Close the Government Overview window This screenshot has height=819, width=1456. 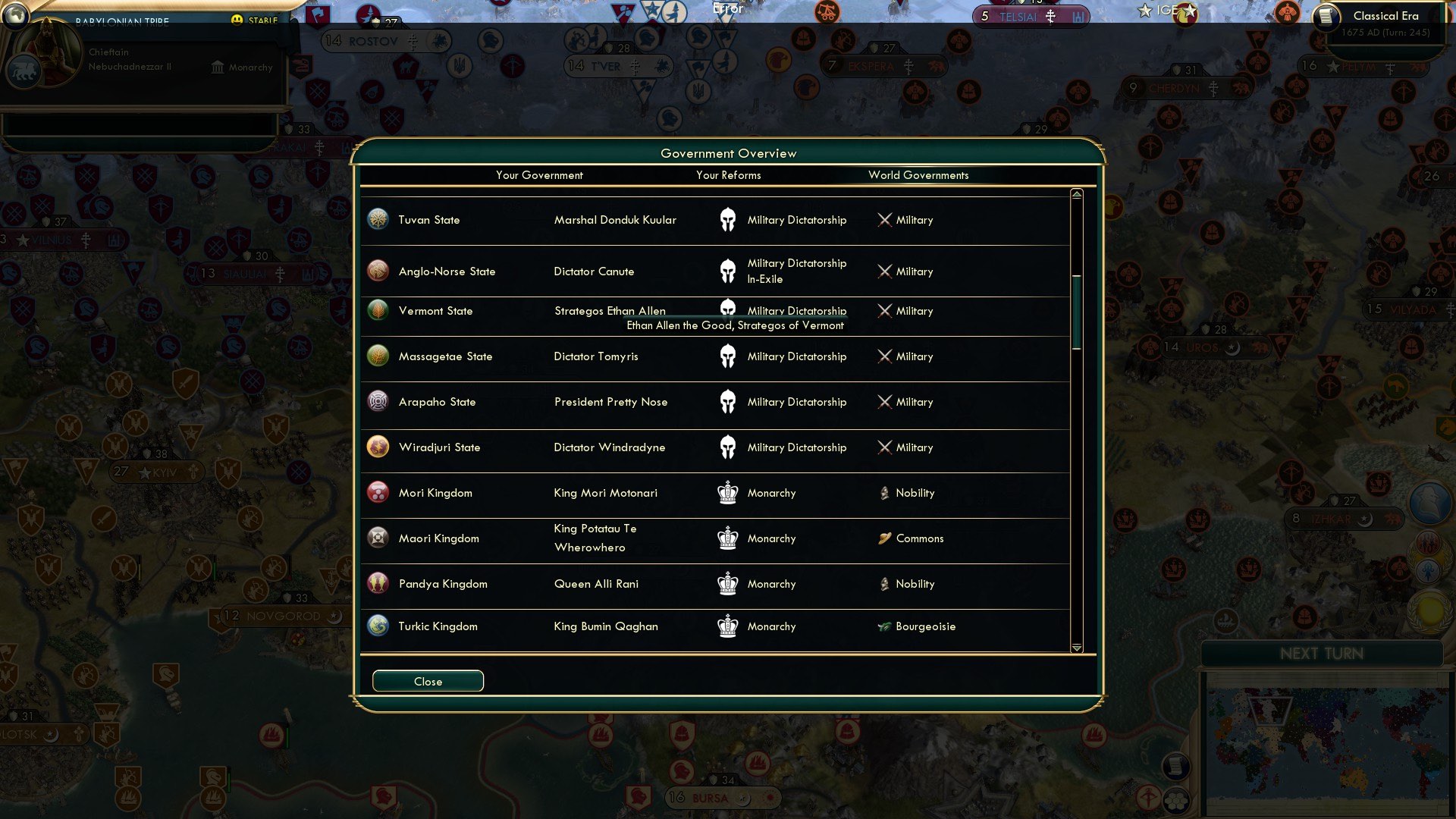click(x=427, y=681)
